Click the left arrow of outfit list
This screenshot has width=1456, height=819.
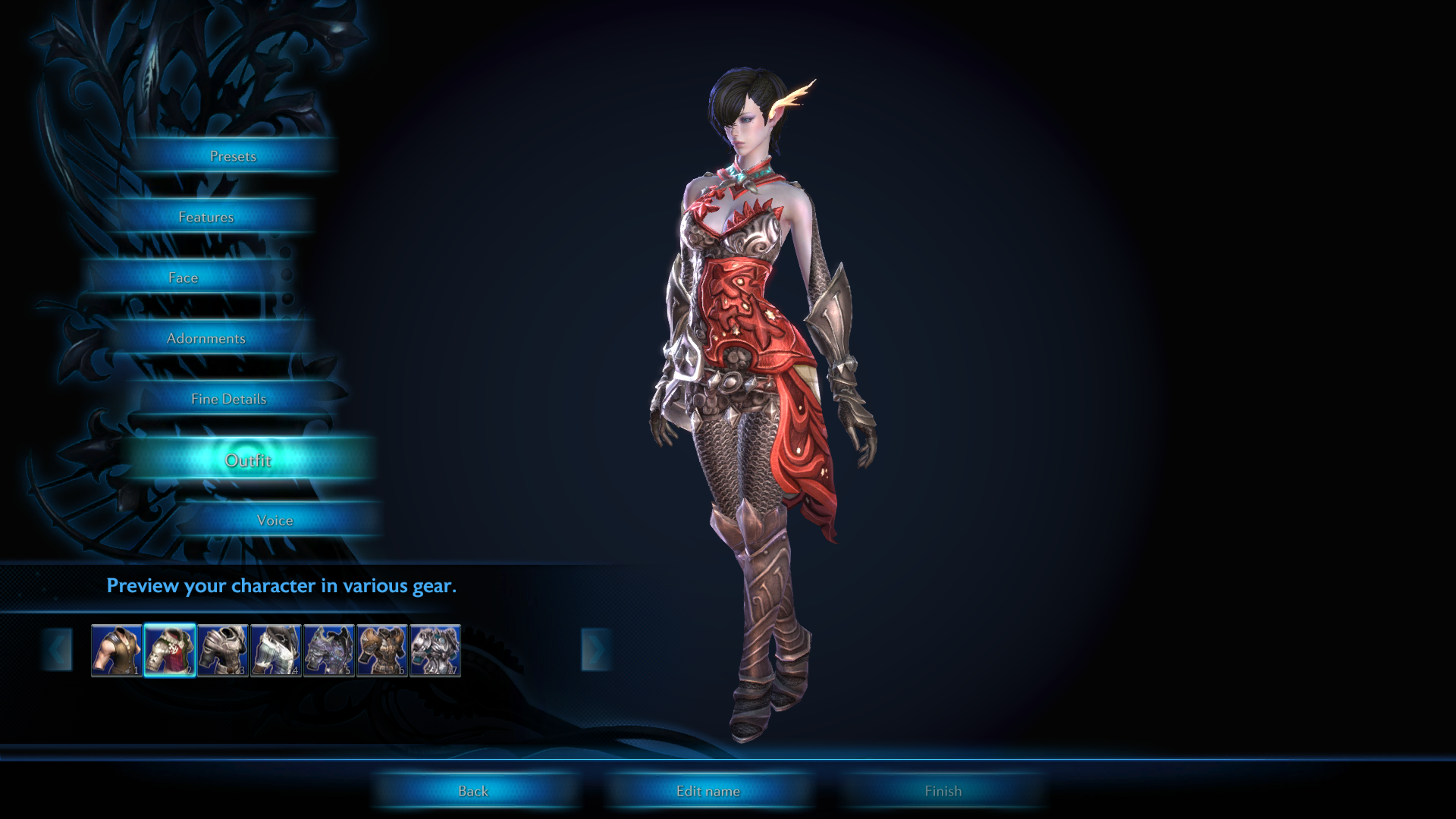point(58,650)
